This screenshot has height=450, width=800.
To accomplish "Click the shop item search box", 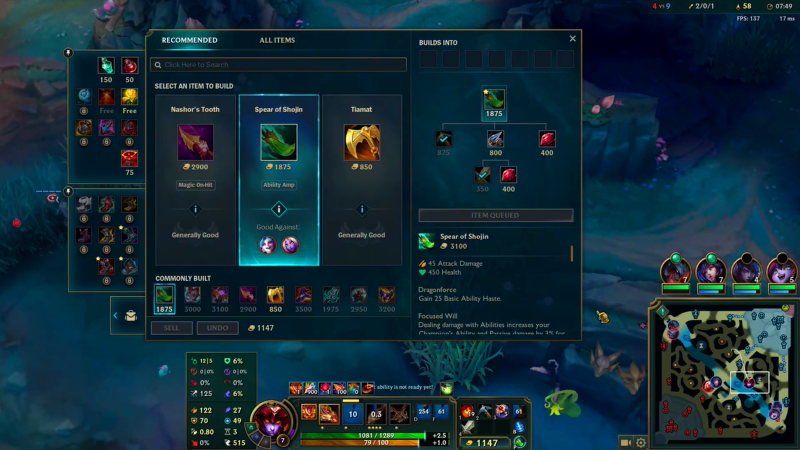I will (x=279, y=65).
